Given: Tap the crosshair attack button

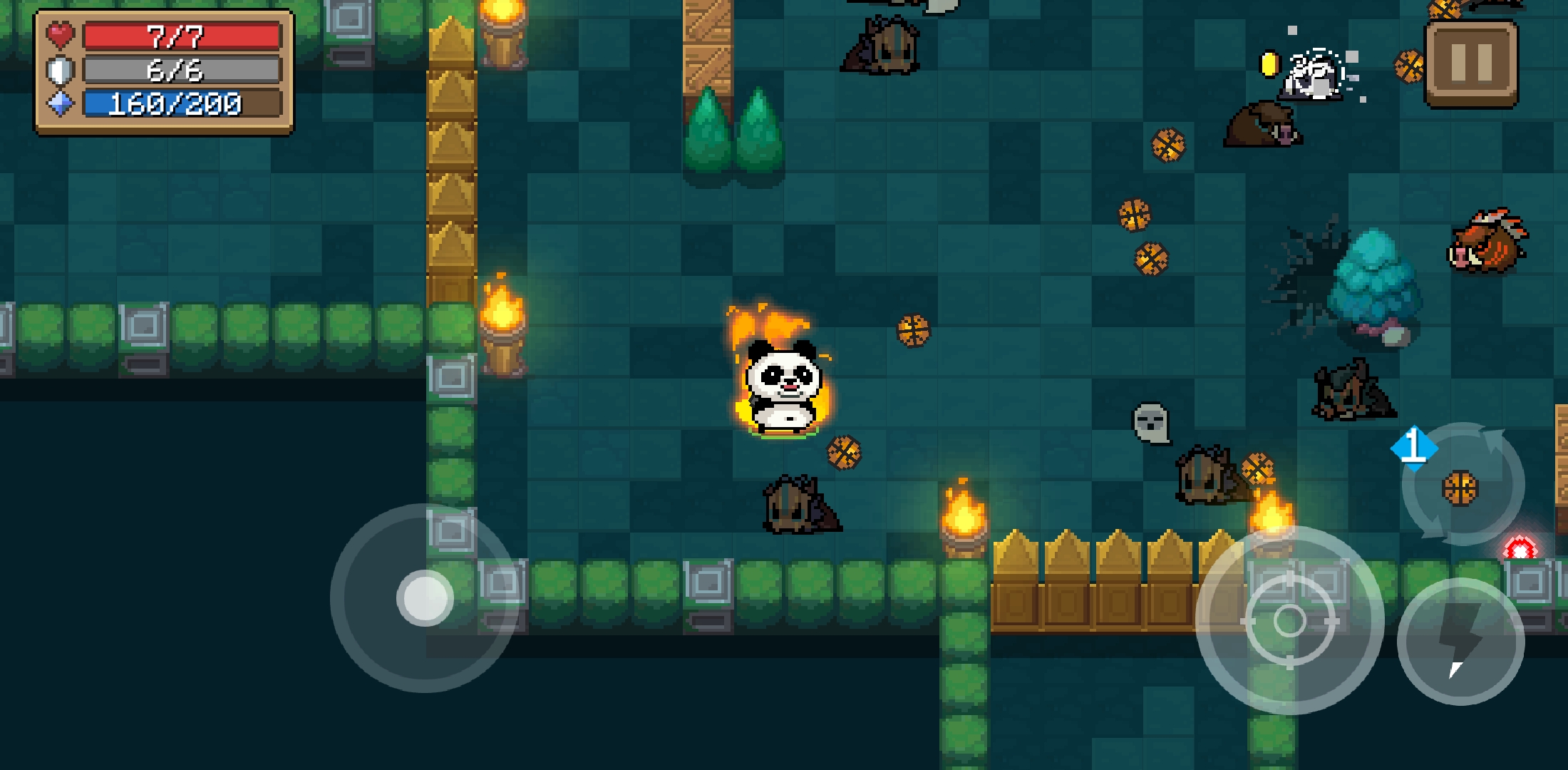Looking at the screenshot, I should click(x=1289, y=621).
